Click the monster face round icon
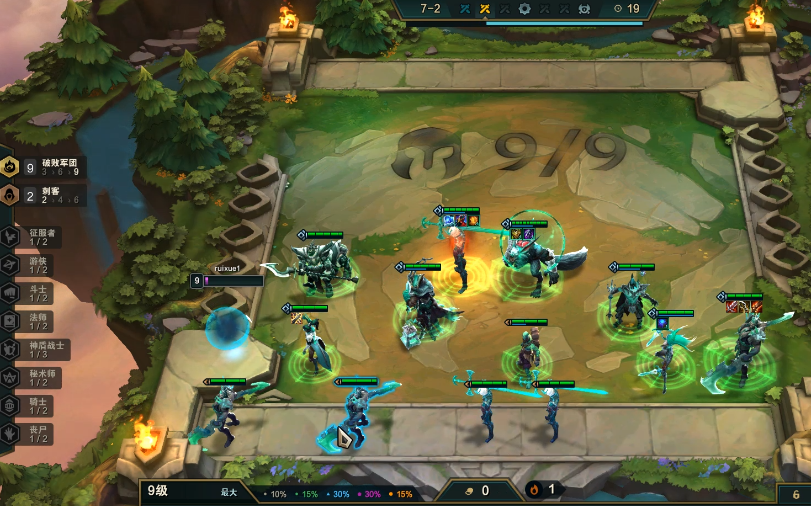 click(x=584, y=9)
